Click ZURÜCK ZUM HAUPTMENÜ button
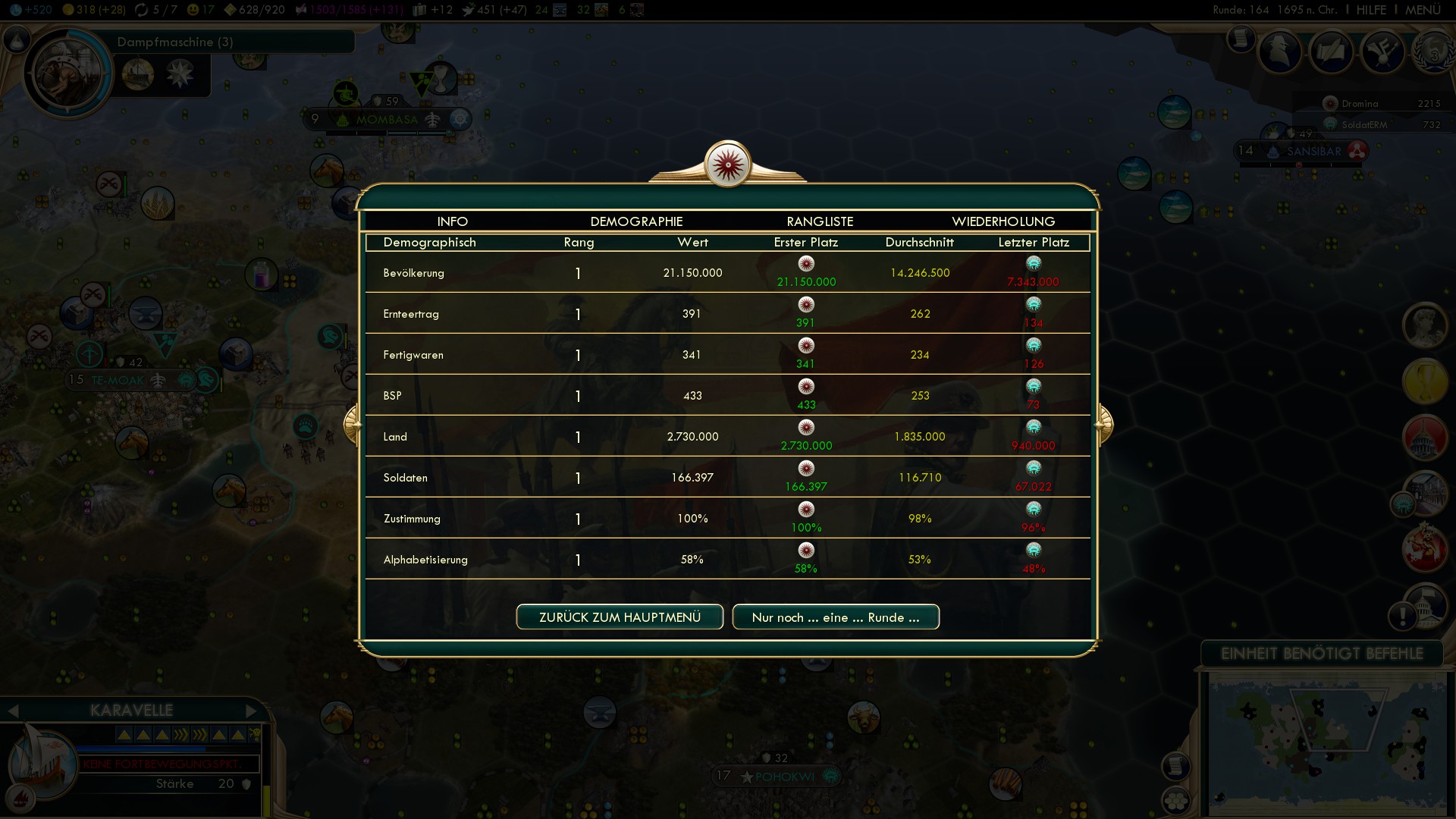Image resolution: width=1456 pixels, height=819 pixels. (620, 617)
